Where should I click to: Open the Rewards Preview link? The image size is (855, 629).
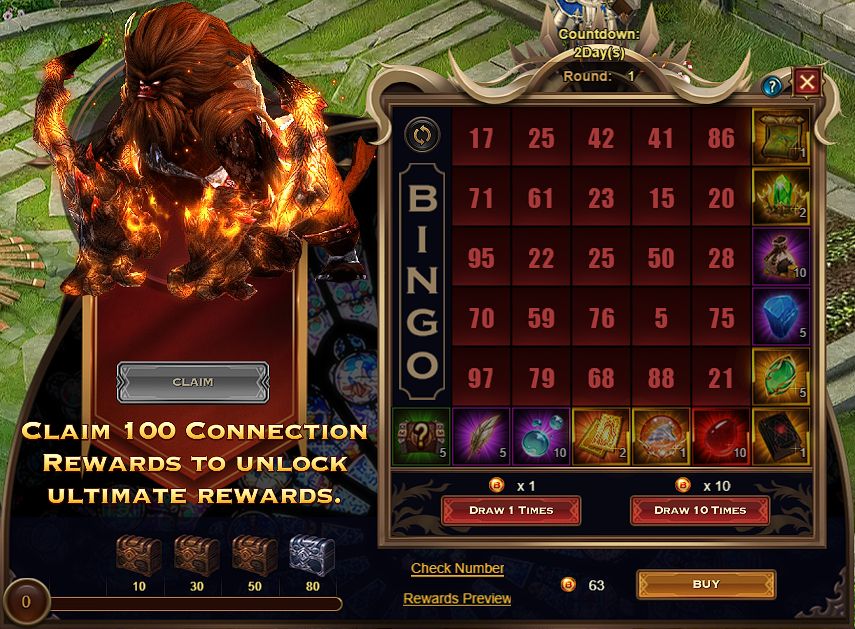(x=457, y=598)
